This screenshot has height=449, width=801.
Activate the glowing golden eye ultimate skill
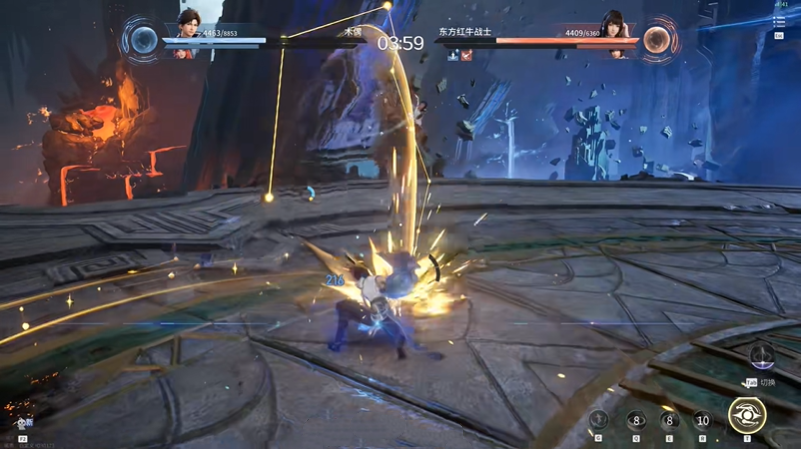746,415
